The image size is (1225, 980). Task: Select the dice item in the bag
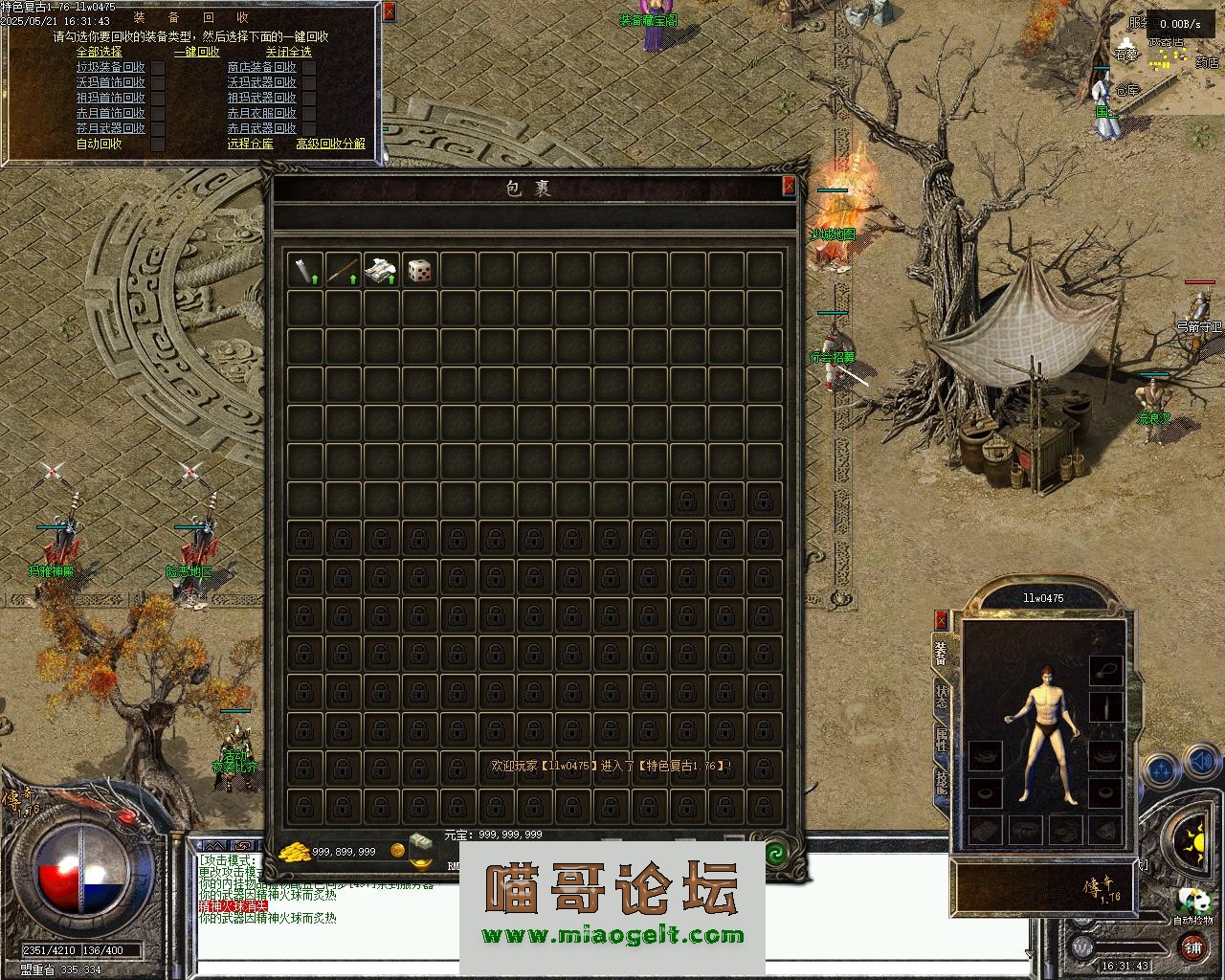coord(419,271)
